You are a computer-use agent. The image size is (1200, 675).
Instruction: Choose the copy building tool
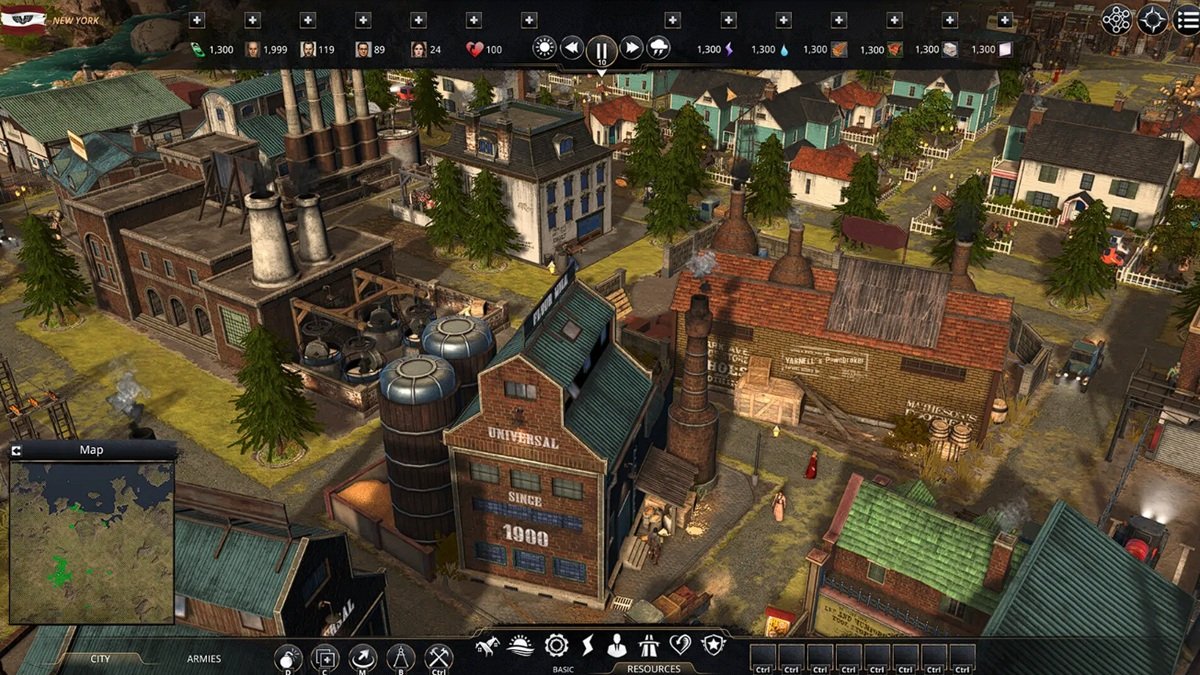[x=325, y=657]
